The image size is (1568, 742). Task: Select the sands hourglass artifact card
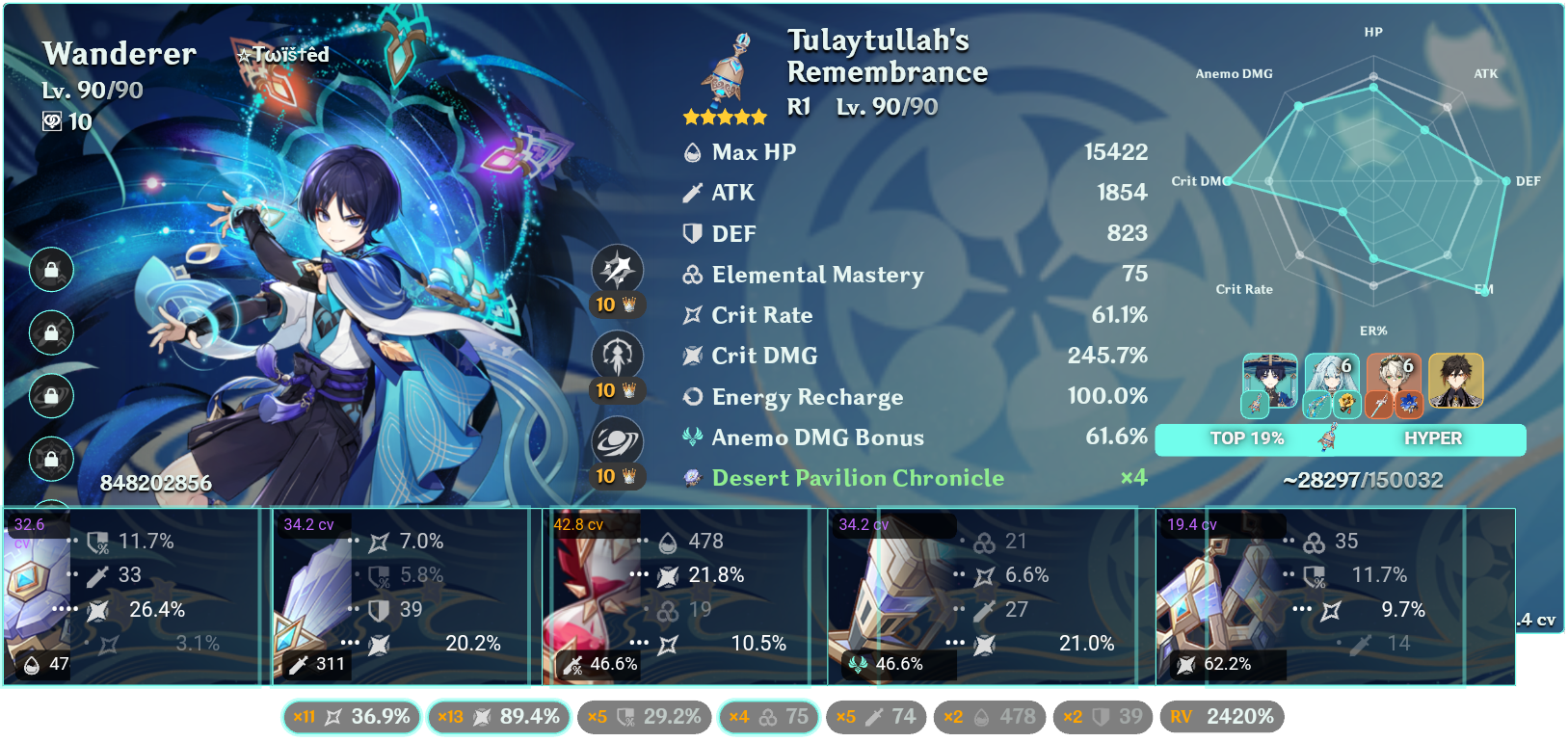coord(675,597)
